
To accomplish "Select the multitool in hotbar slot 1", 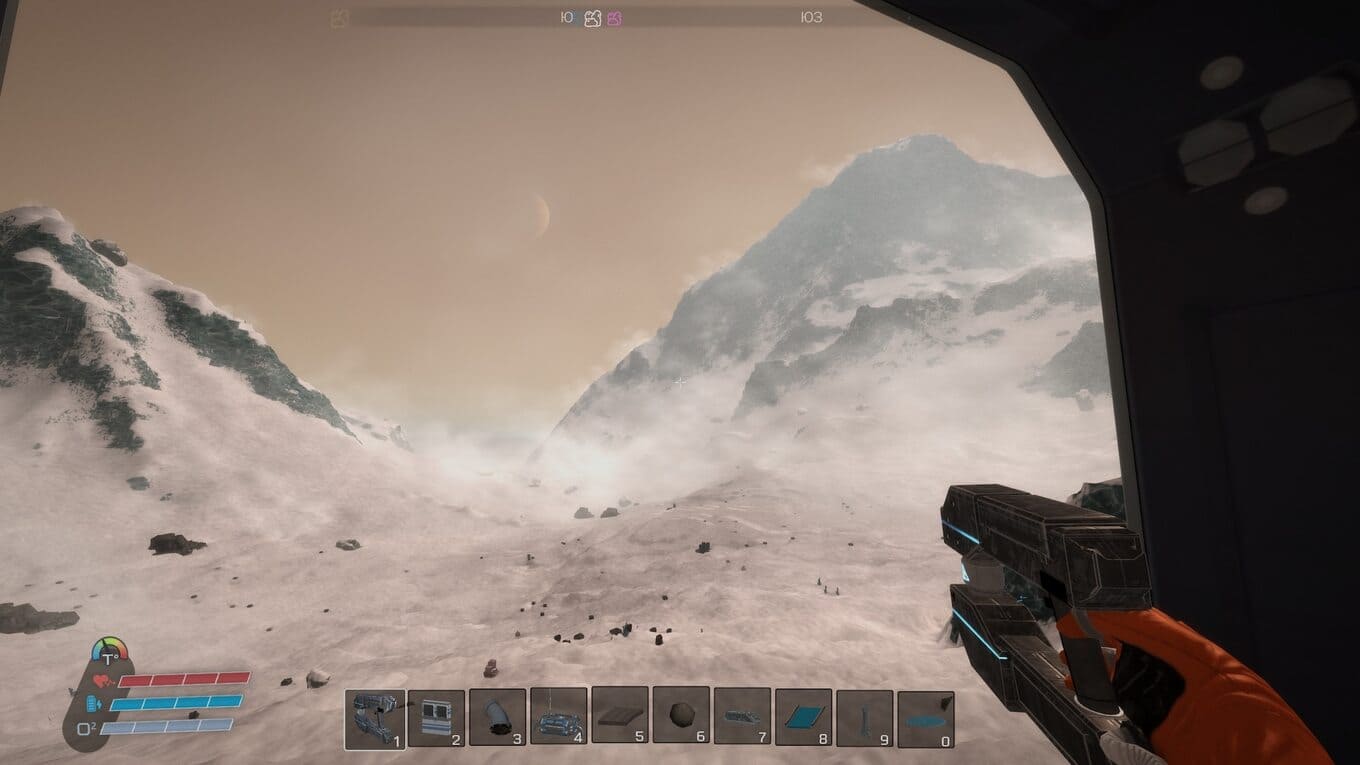I will (375, 718).
